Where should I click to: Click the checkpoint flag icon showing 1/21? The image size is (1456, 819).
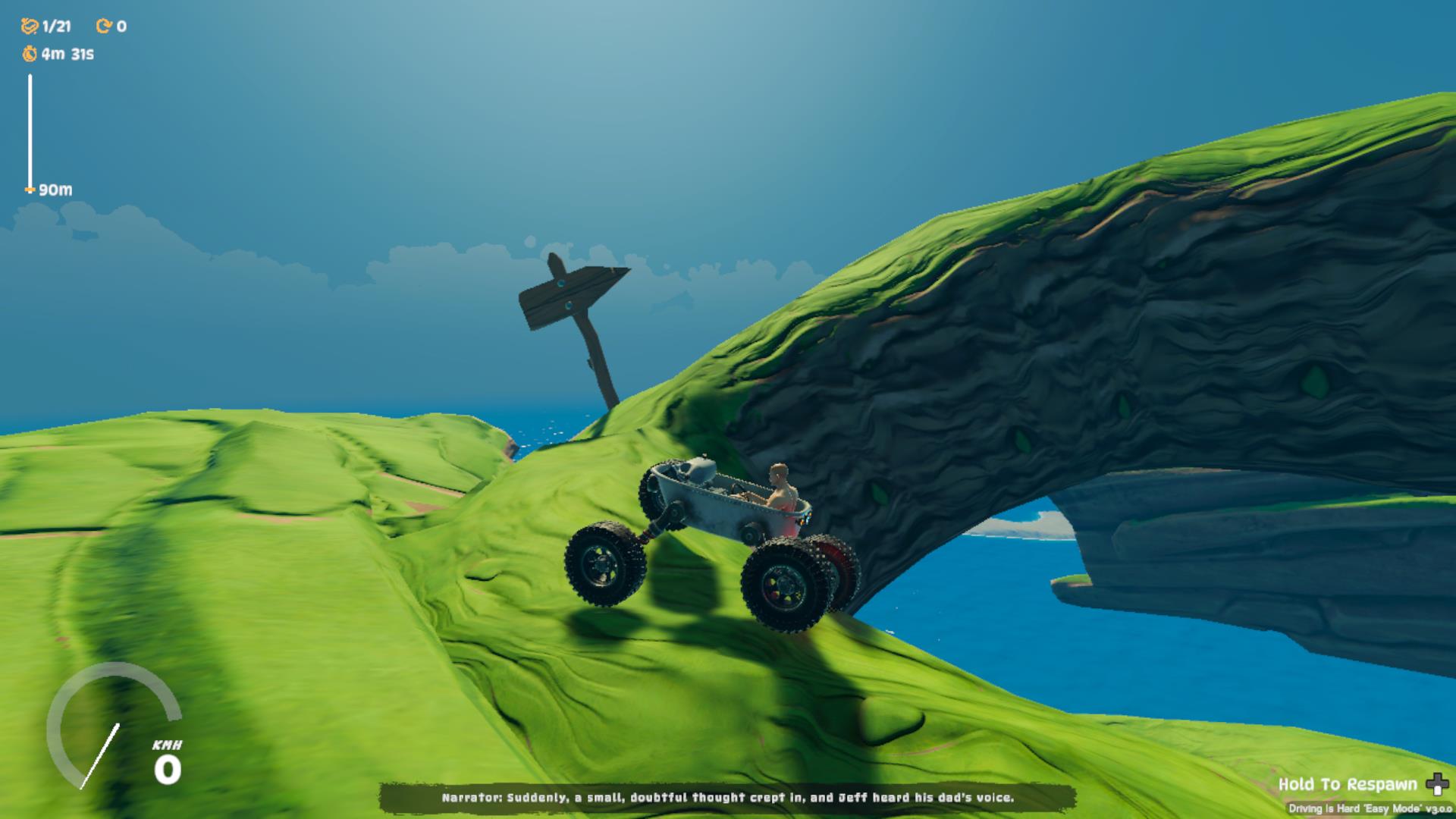(29, 24)
